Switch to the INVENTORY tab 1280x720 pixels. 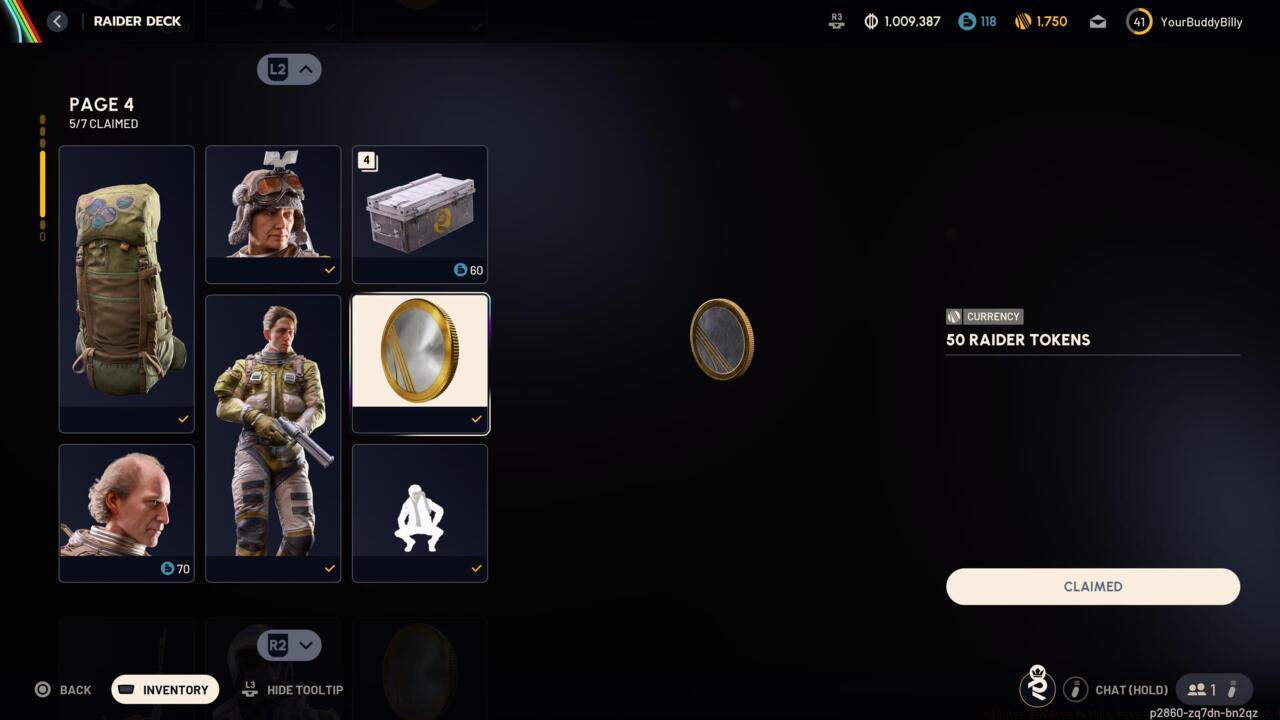tap(164, 689)
